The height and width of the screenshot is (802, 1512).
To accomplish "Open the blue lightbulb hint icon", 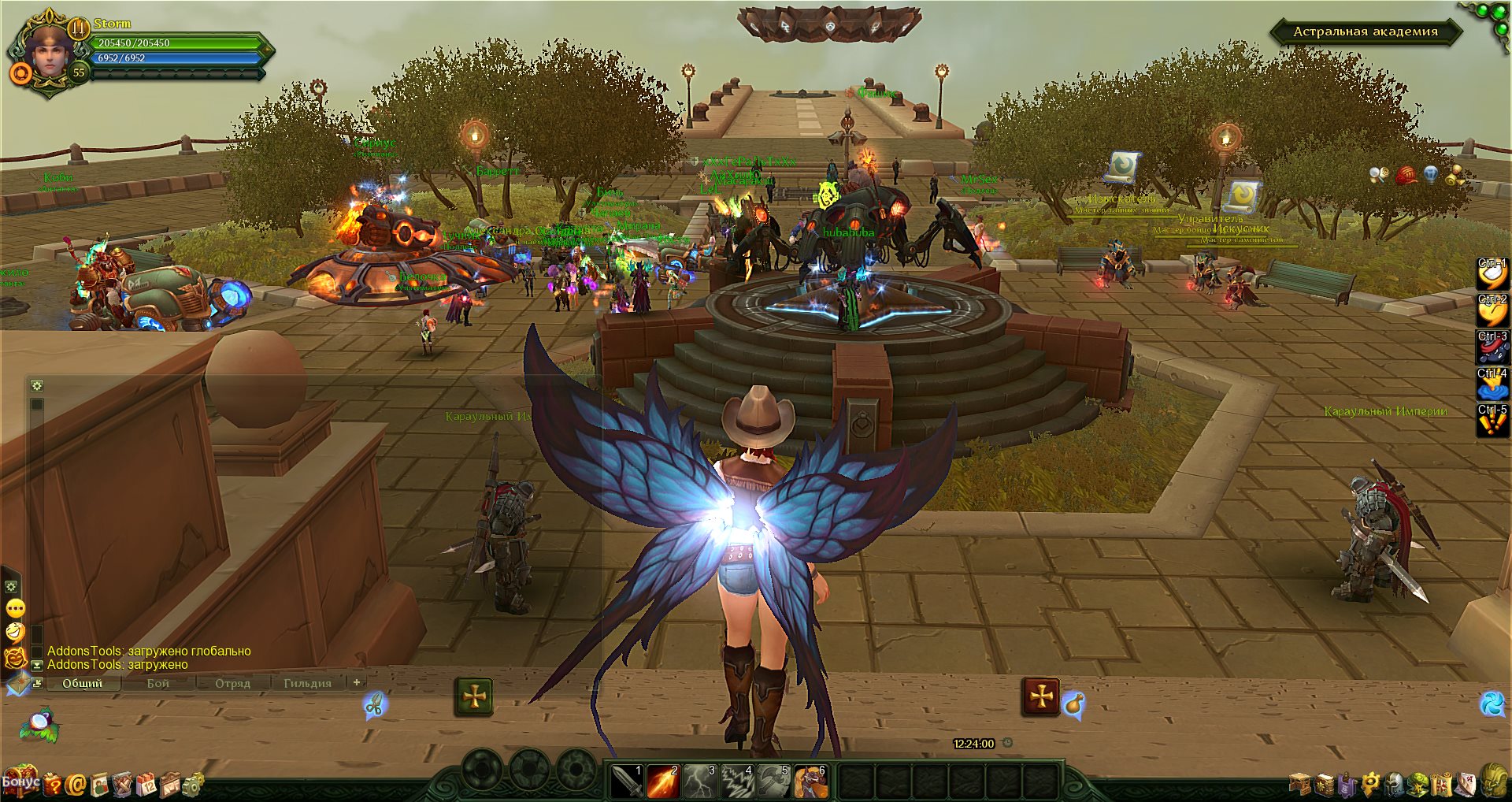I will (1431, 175).
